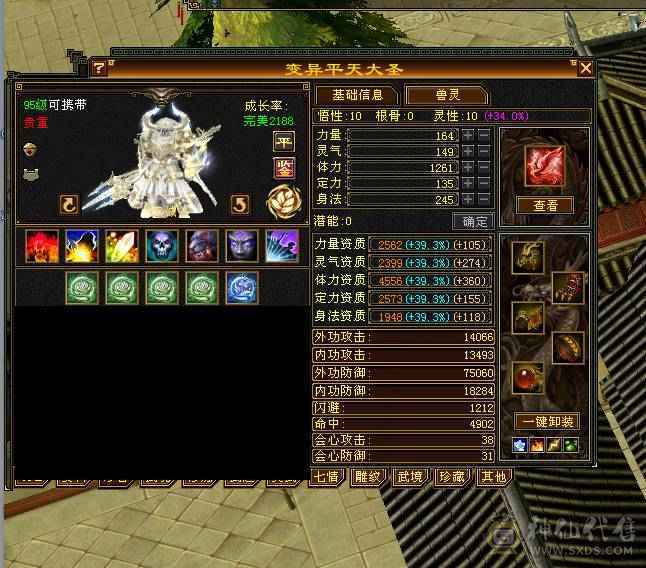
Task: Open the 珍藏 tab
Action: tap(452, 477)
